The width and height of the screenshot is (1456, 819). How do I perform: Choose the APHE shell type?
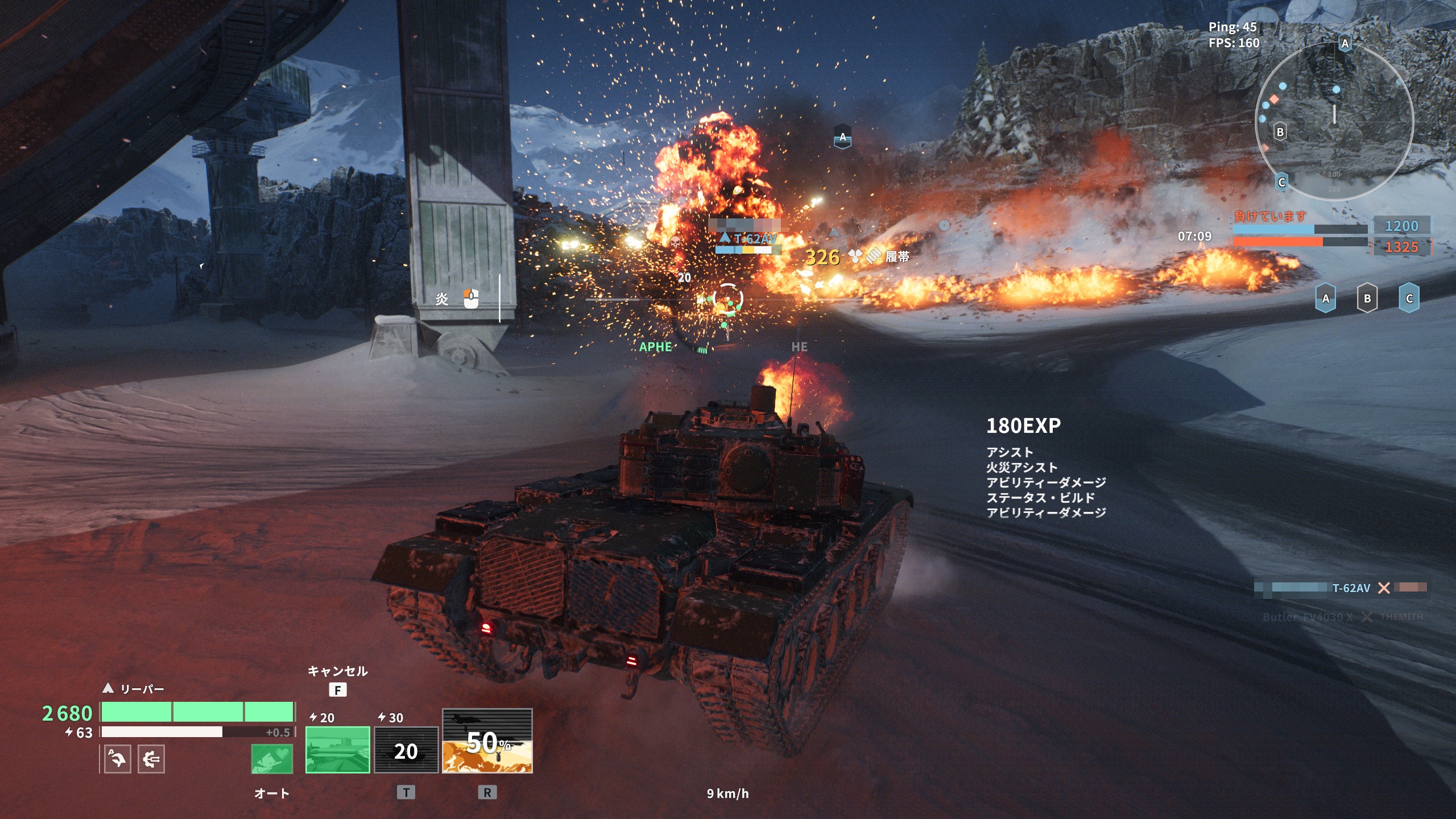[x=655, y=347]
